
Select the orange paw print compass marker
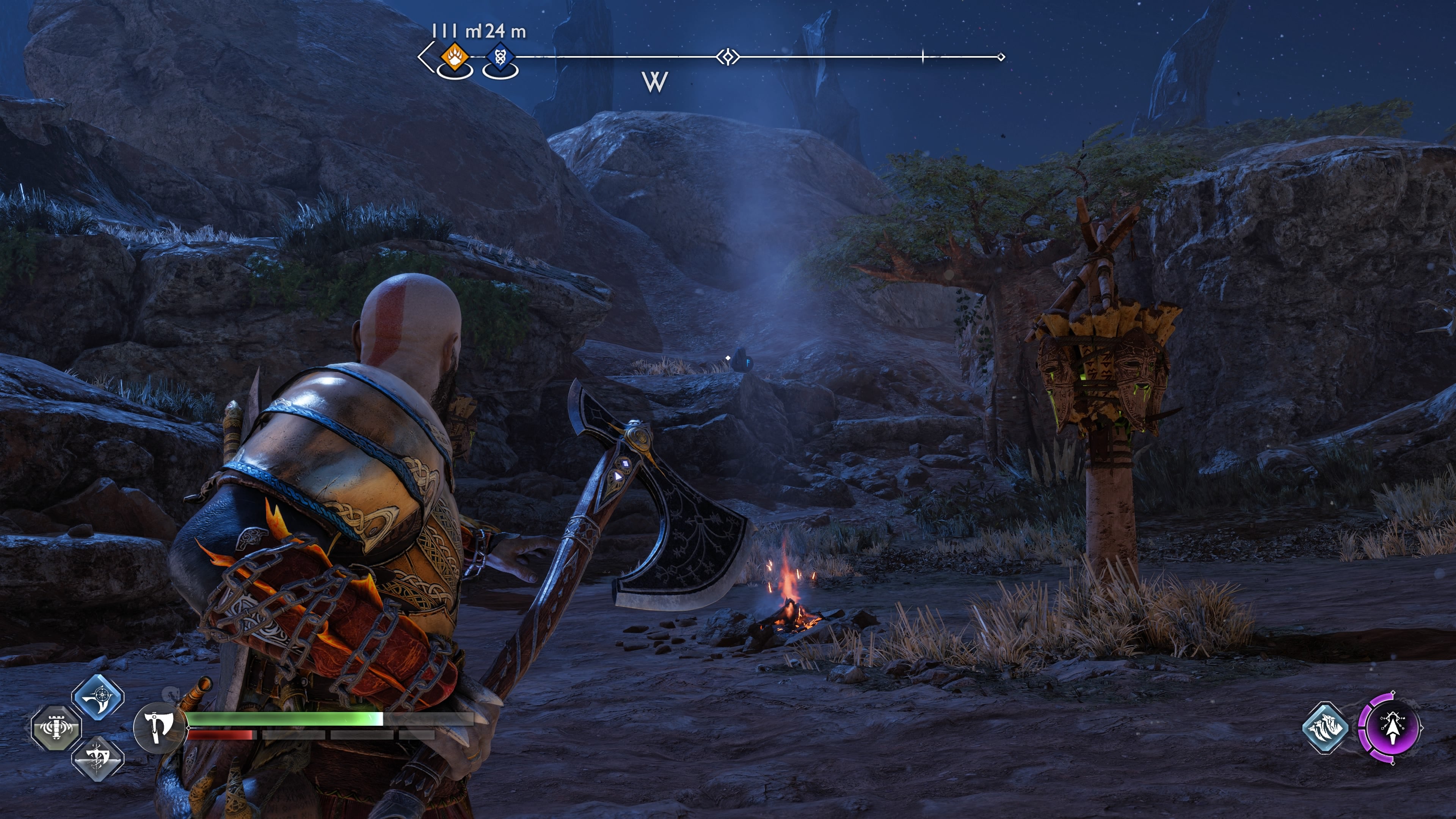pyautogui.click(x=454, y=56)
